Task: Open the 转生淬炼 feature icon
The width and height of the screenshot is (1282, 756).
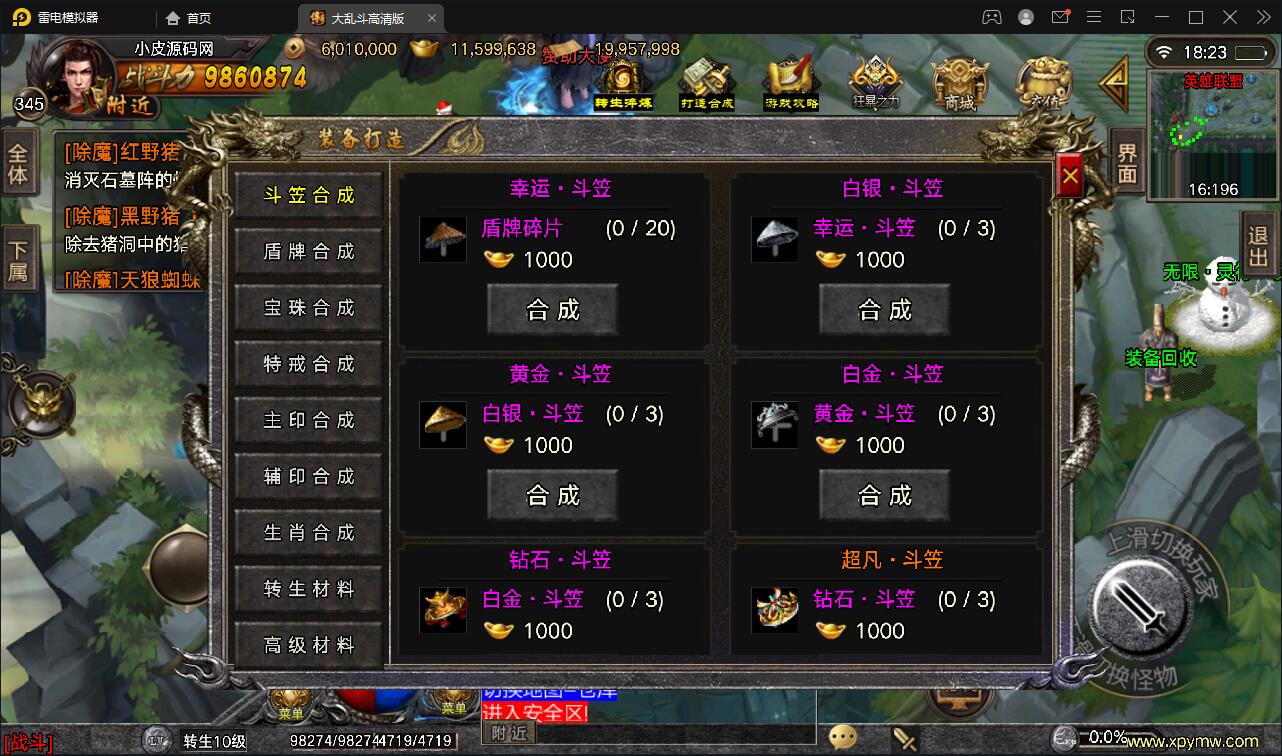Action: coord(622,80)
